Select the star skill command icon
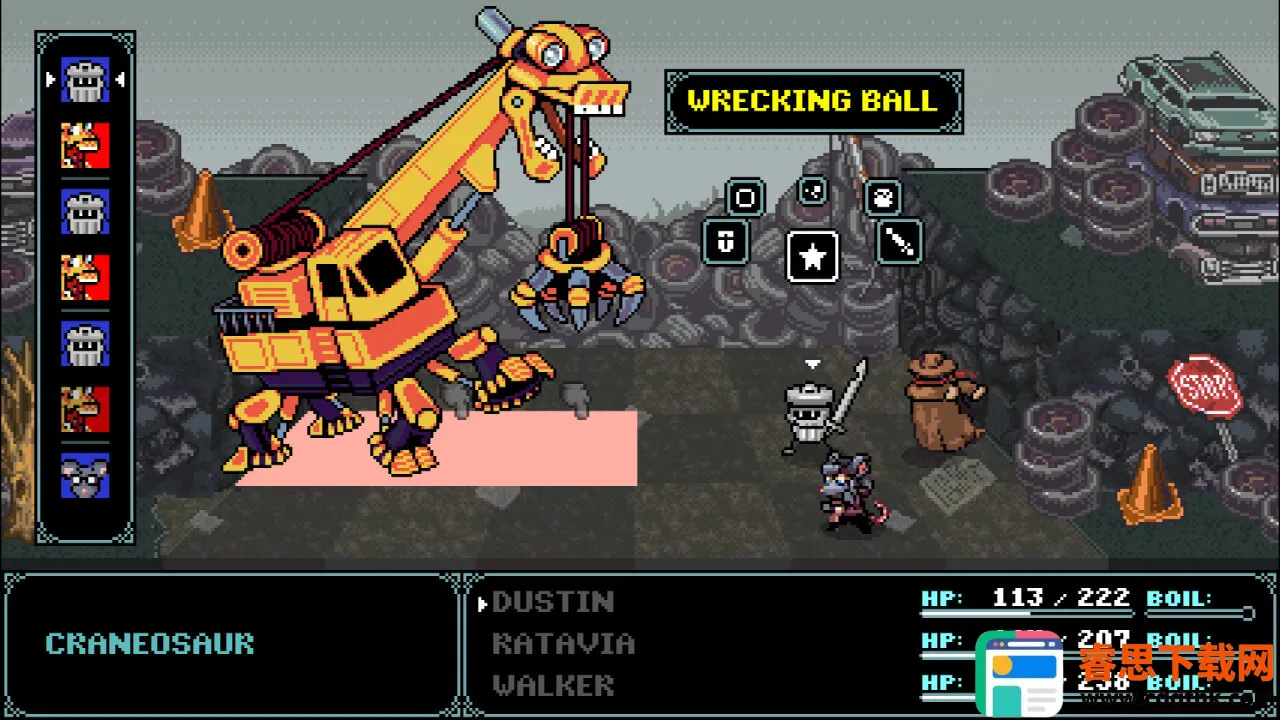The image size is (1280, 720). point(812,257)
